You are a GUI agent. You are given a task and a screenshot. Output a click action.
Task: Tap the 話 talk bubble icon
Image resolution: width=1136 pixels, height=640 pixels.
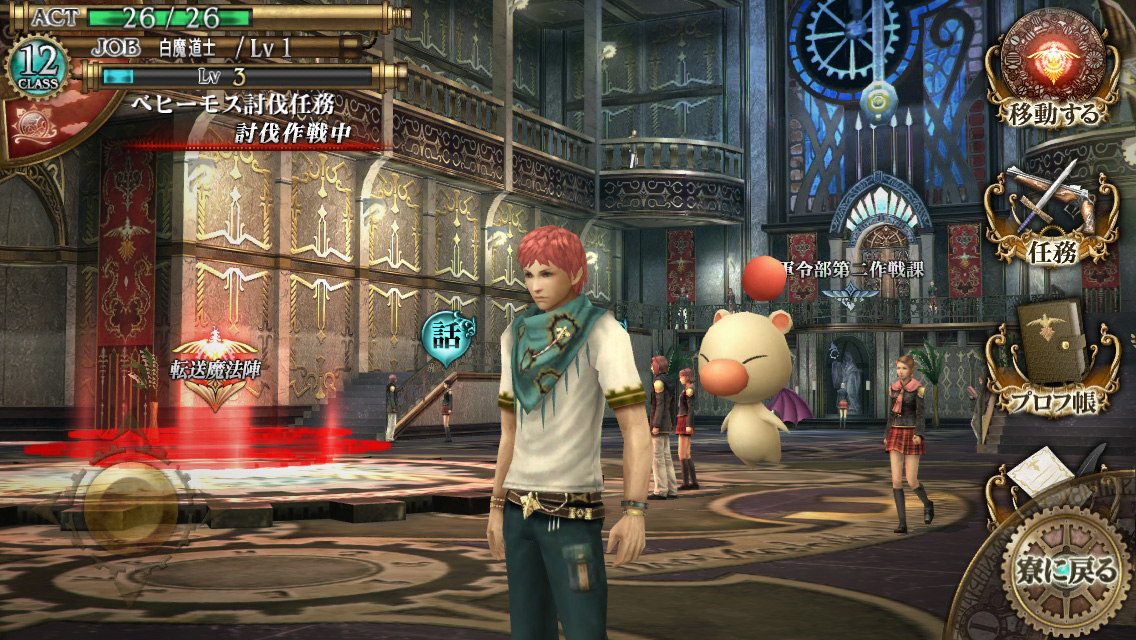[x=443, y=333]
